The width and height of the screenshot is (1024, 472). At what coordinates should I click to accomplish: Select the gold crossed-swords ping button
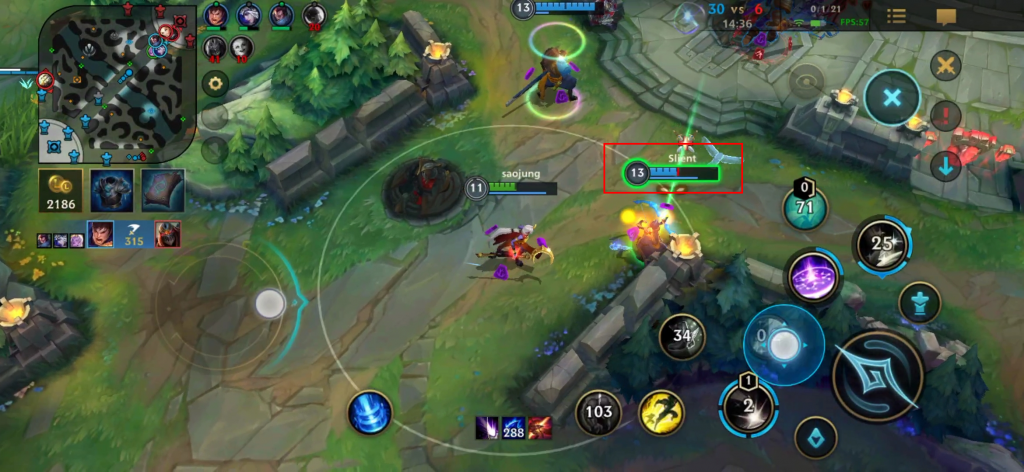(x=945, y=67)
